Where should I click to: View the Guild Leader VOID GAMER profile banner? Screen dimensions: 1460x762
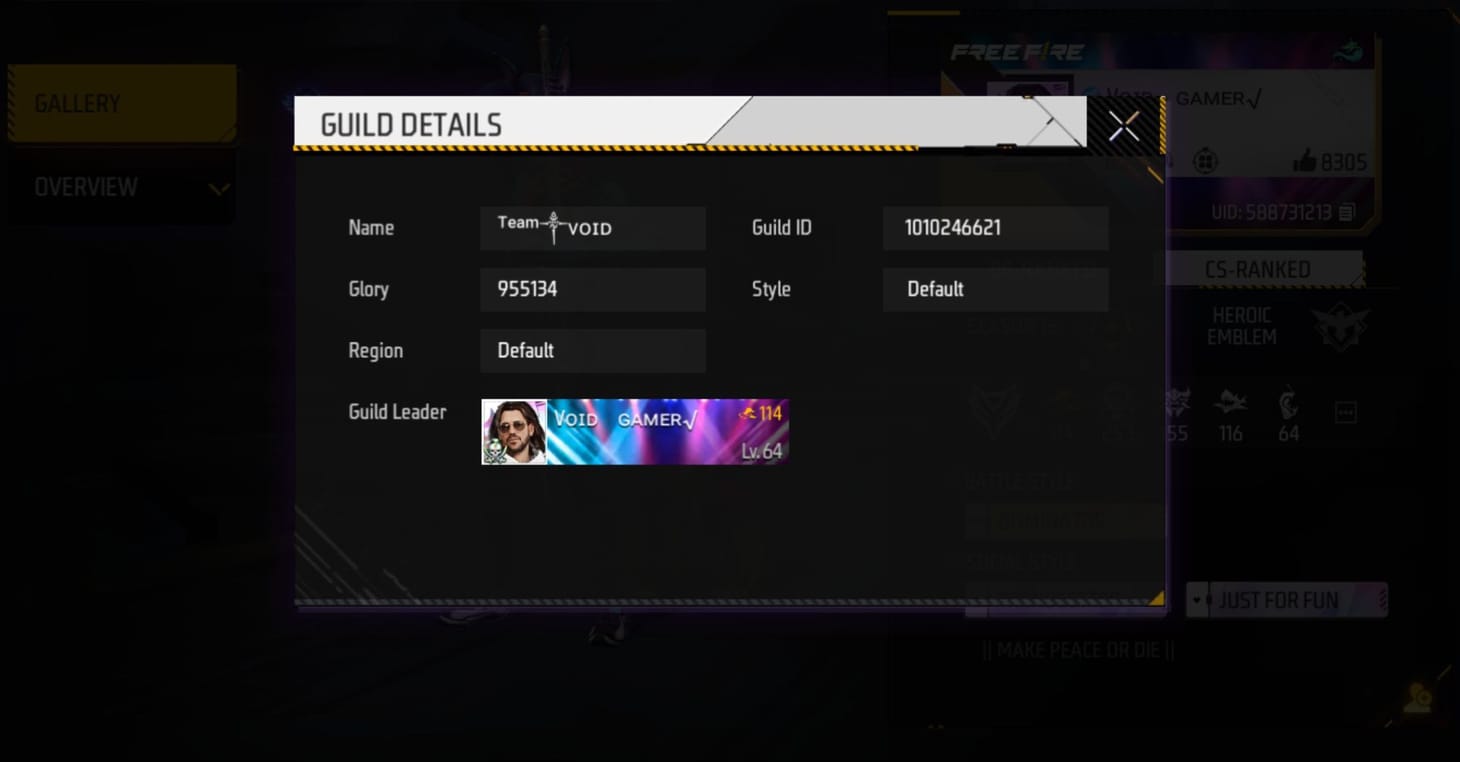(634, 431)
